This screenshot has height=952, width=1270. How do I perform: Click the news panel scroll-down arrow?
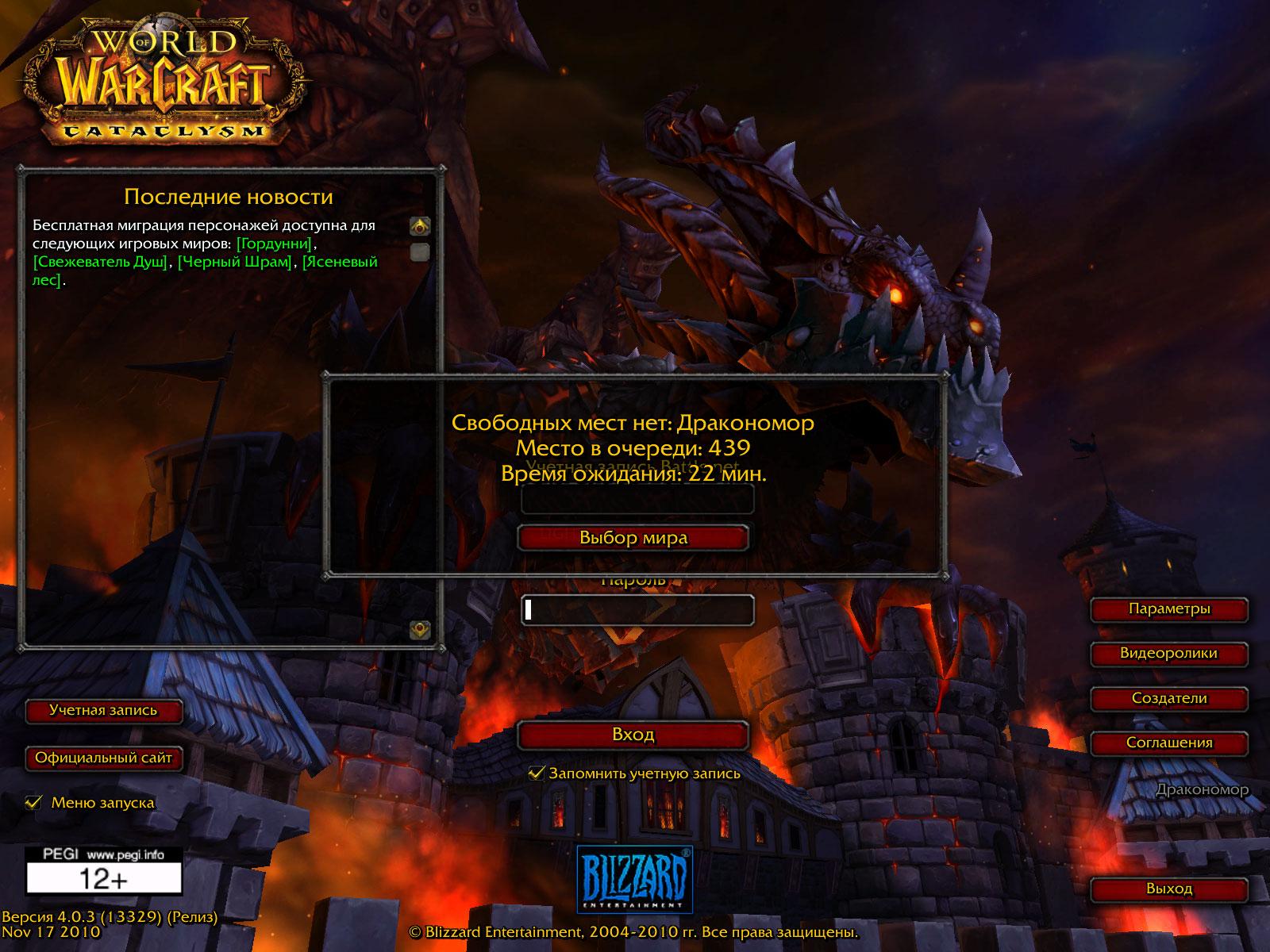pyautogui.click(x=420, y=630)
